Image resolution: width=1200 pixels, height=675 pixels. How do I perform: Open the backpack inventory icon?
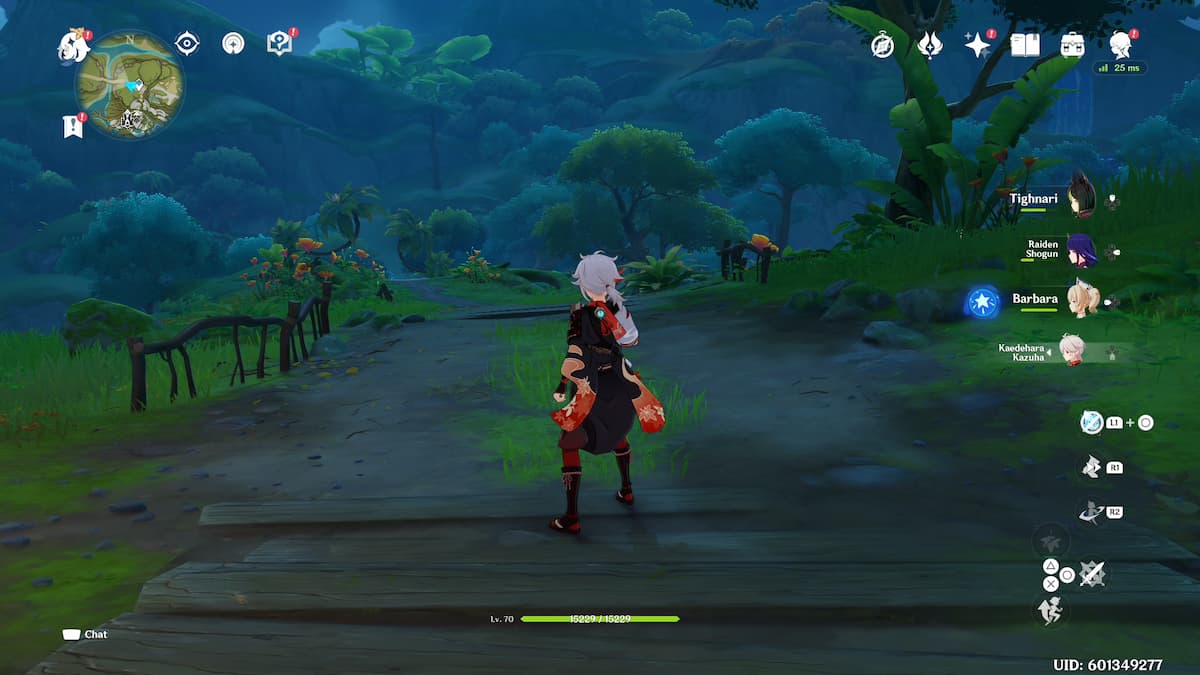click(1073, 45)
